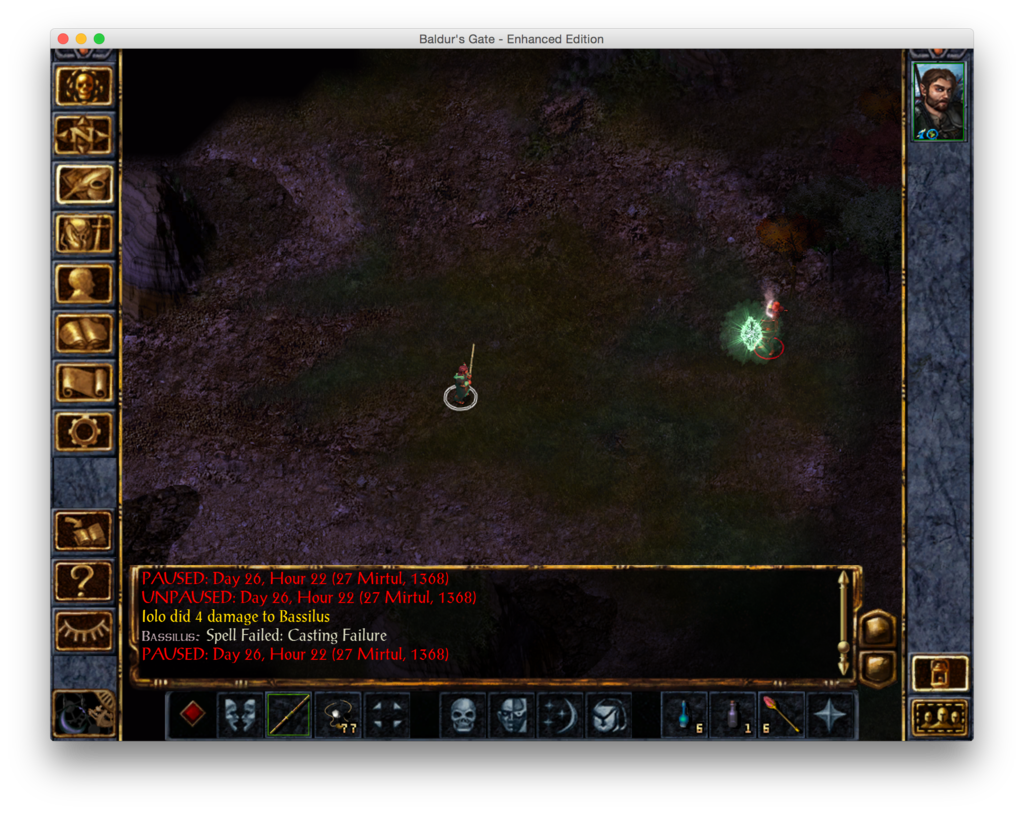Close the game window with the red button

tap(63, 39)
